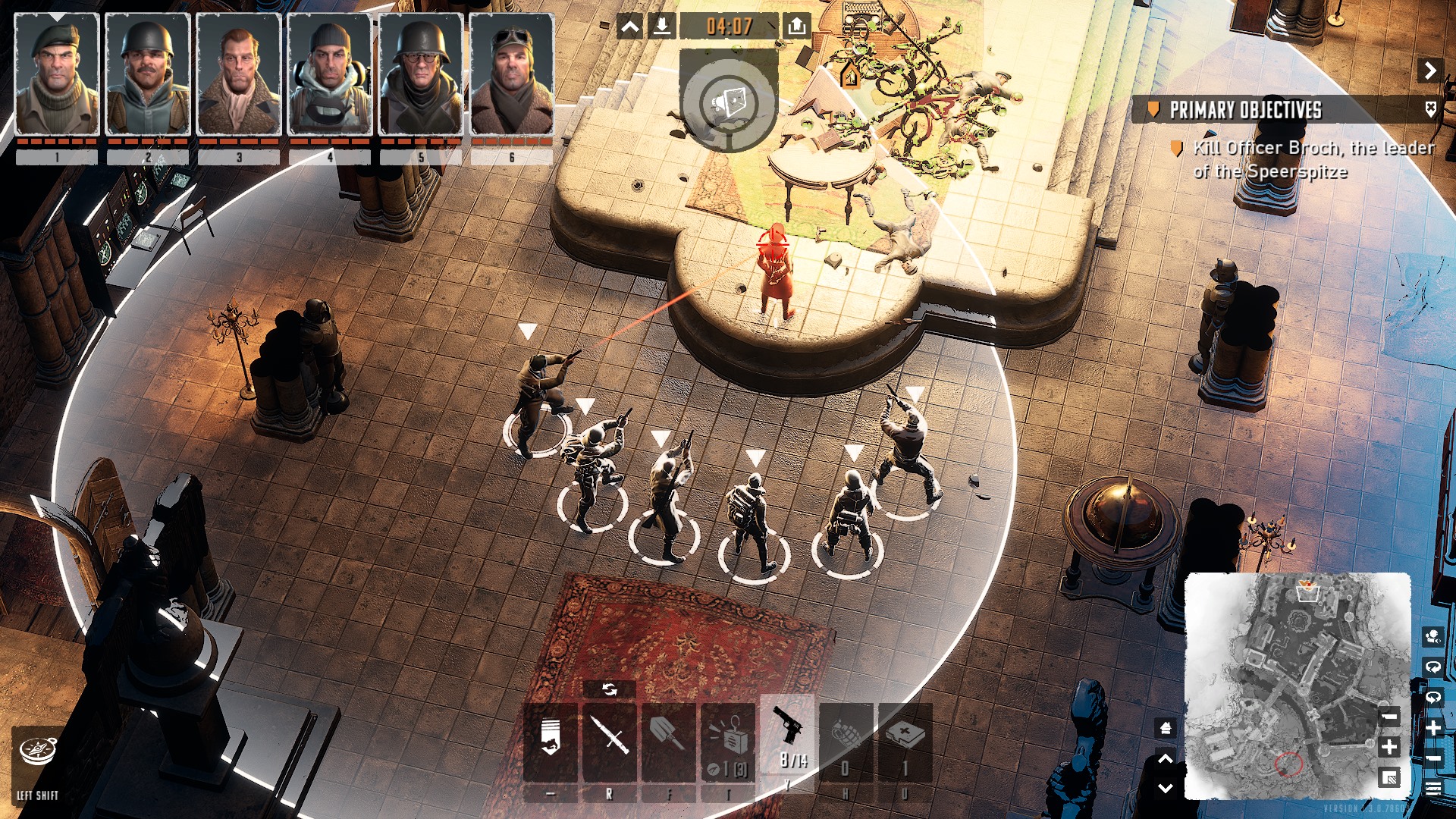This screenshot has height=819, width=1456.
Task: Select the soldier portrait wearing round glasses
Action: (x=421, y=74)
